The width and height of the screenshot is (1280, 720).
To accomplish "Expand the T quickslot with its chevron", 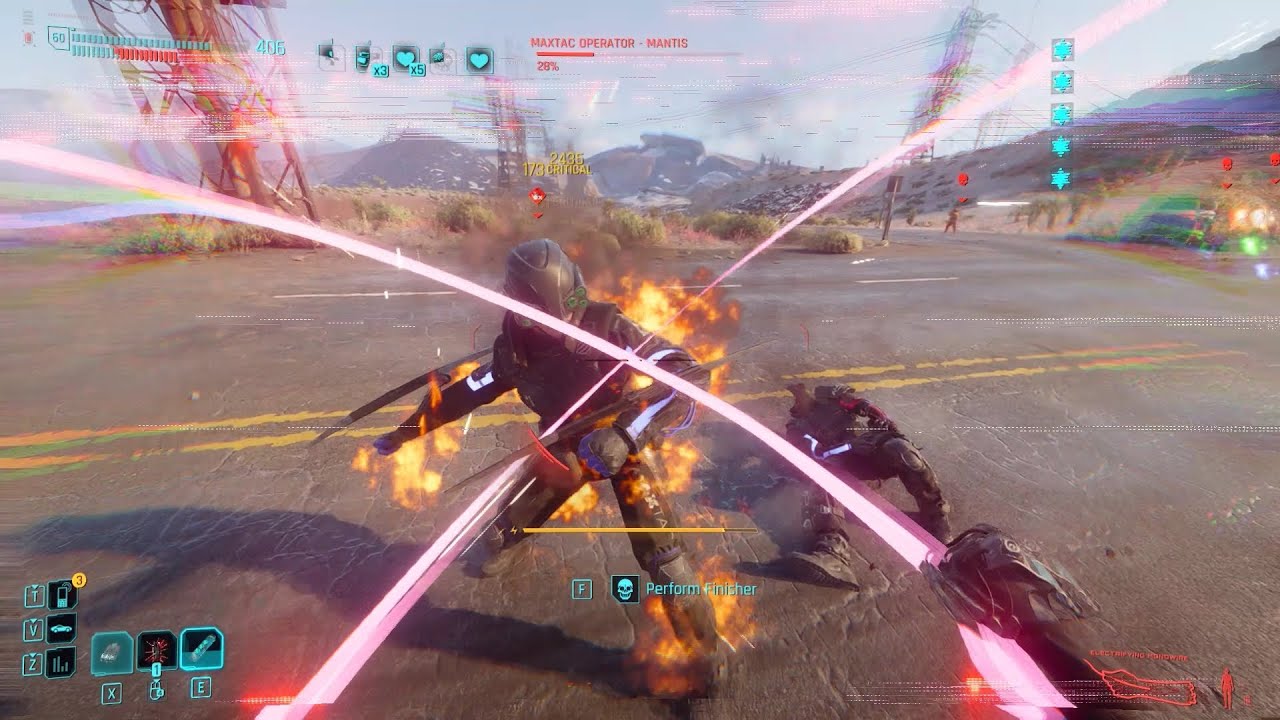I will click(35, 586).
